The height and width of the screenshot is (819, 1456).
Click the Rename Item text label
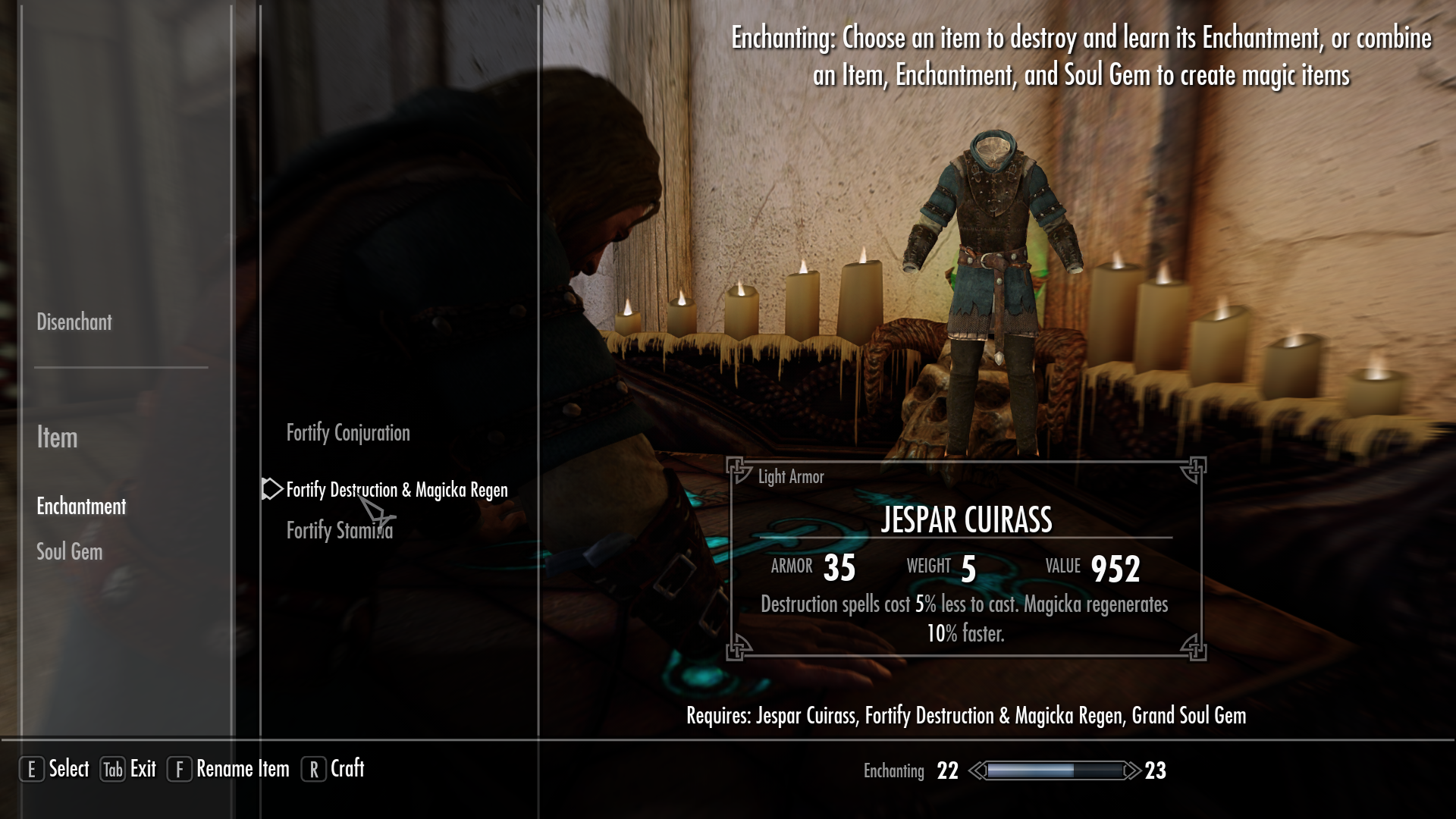click(242, 769)
